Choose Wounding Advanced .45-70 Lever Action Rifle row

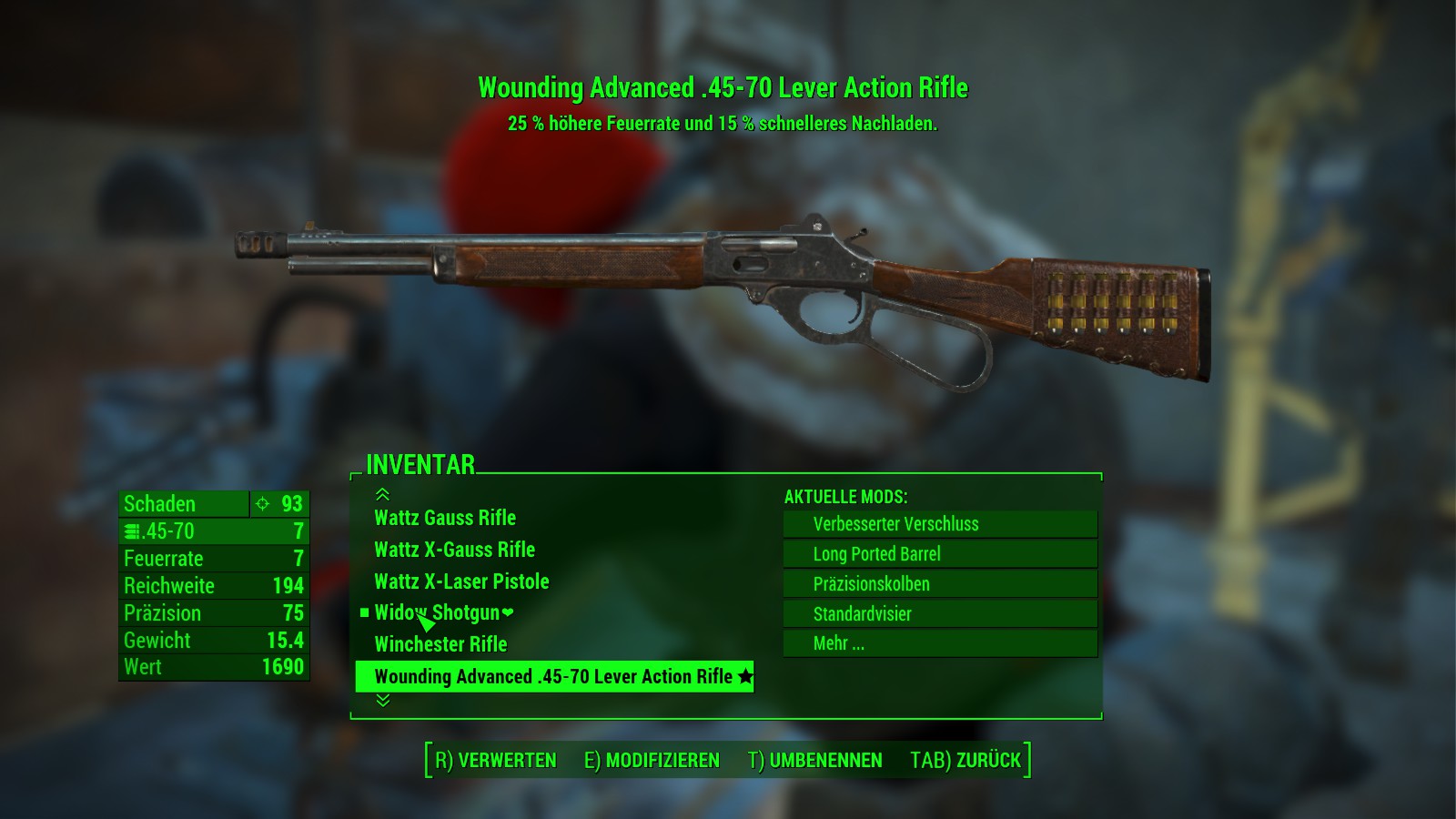(x=553, y=677)
